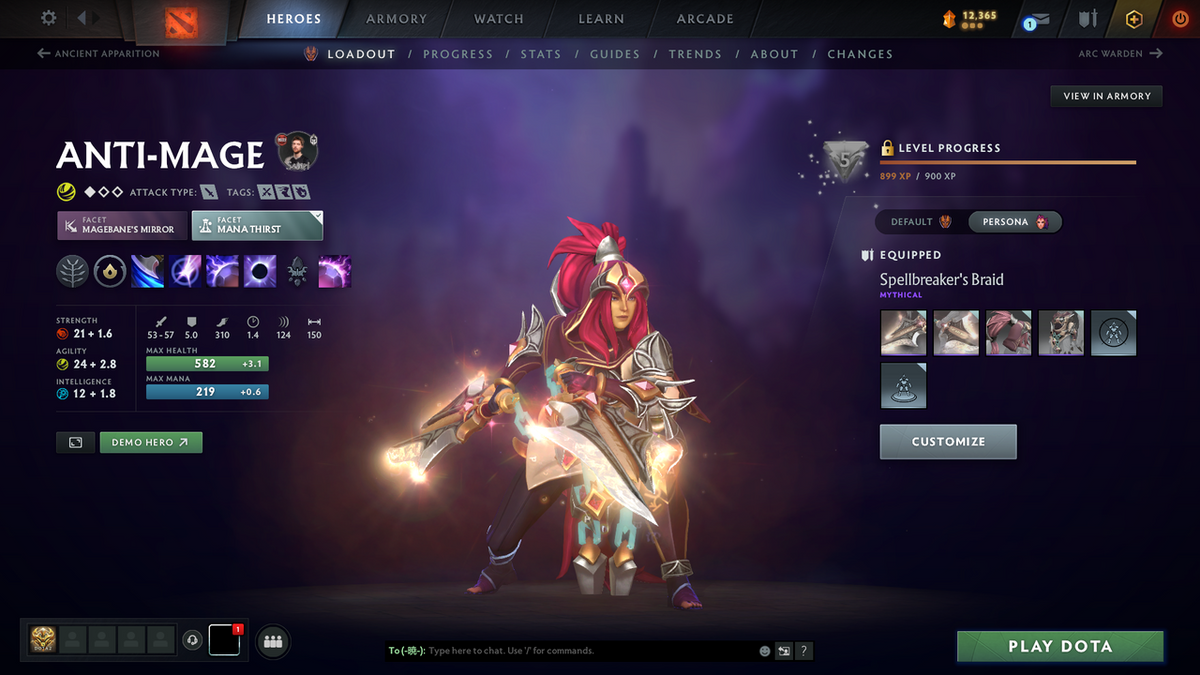The image size is (1200, 675).
Task: Open the Customize loadout button
Action: 948,441
